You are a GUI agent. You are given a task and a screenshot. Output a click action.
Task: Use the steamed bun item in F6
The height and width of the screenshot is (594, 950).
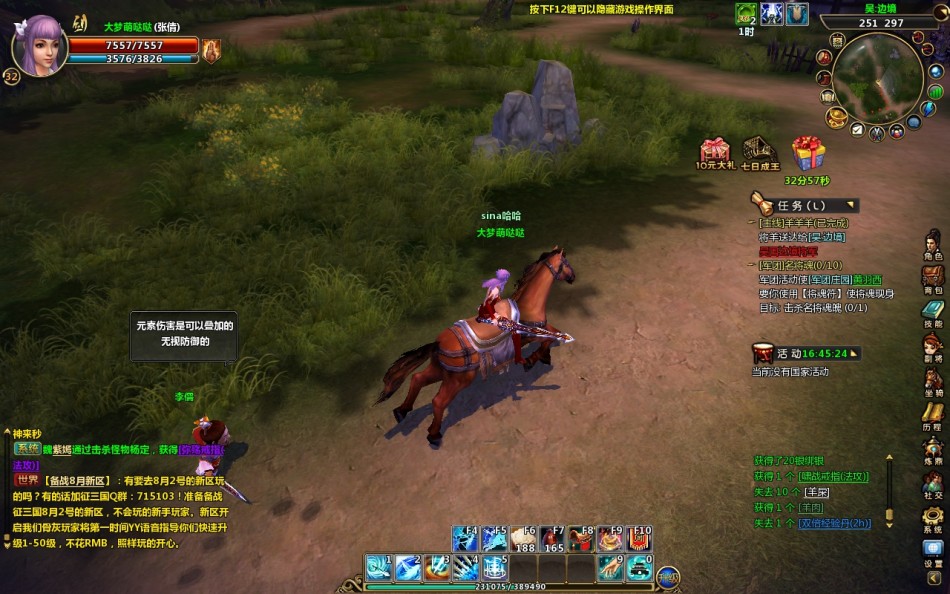tap(523, 540)
